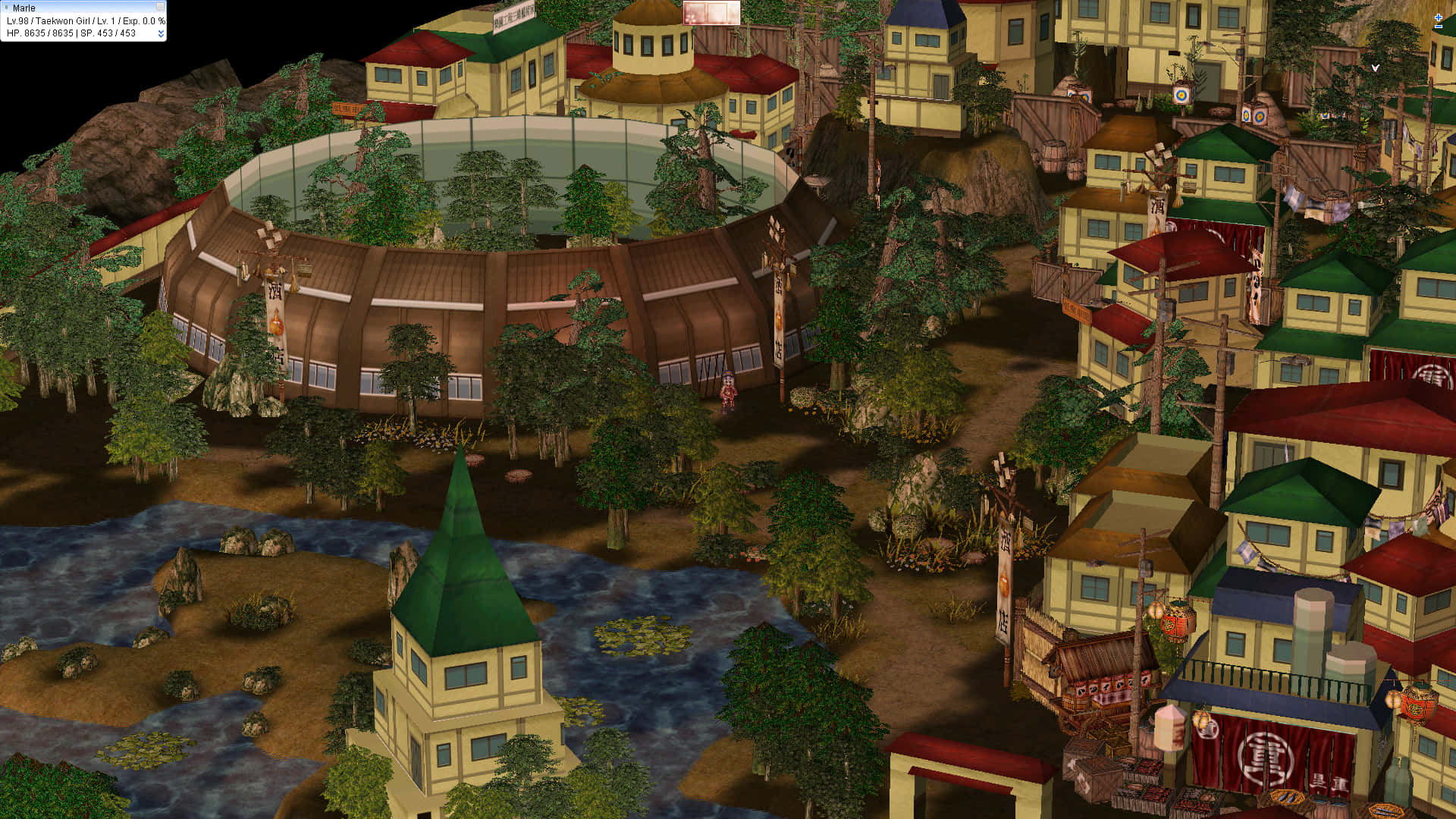
Task: Click the status indicator dot beside Marle's name
Action: pyautogui.click(x=8, y=8)
